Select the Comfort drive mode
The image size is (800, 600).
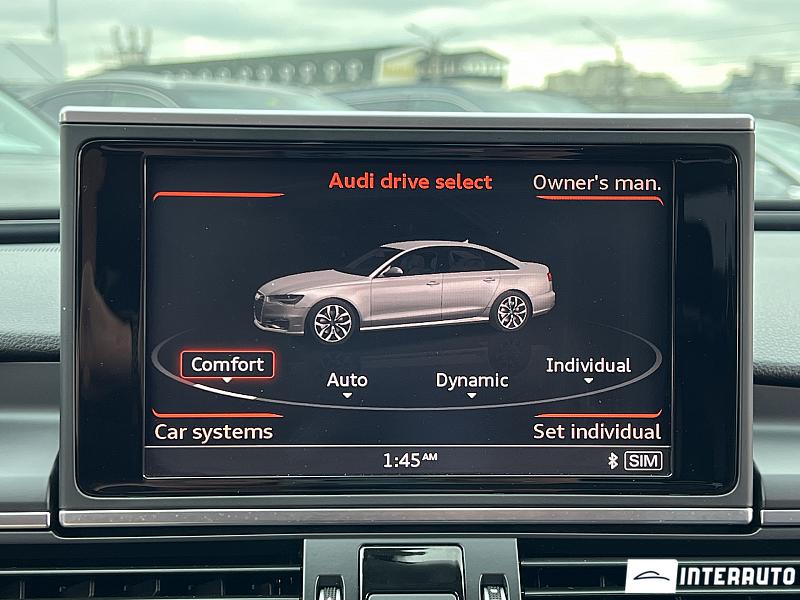(227, 365)
